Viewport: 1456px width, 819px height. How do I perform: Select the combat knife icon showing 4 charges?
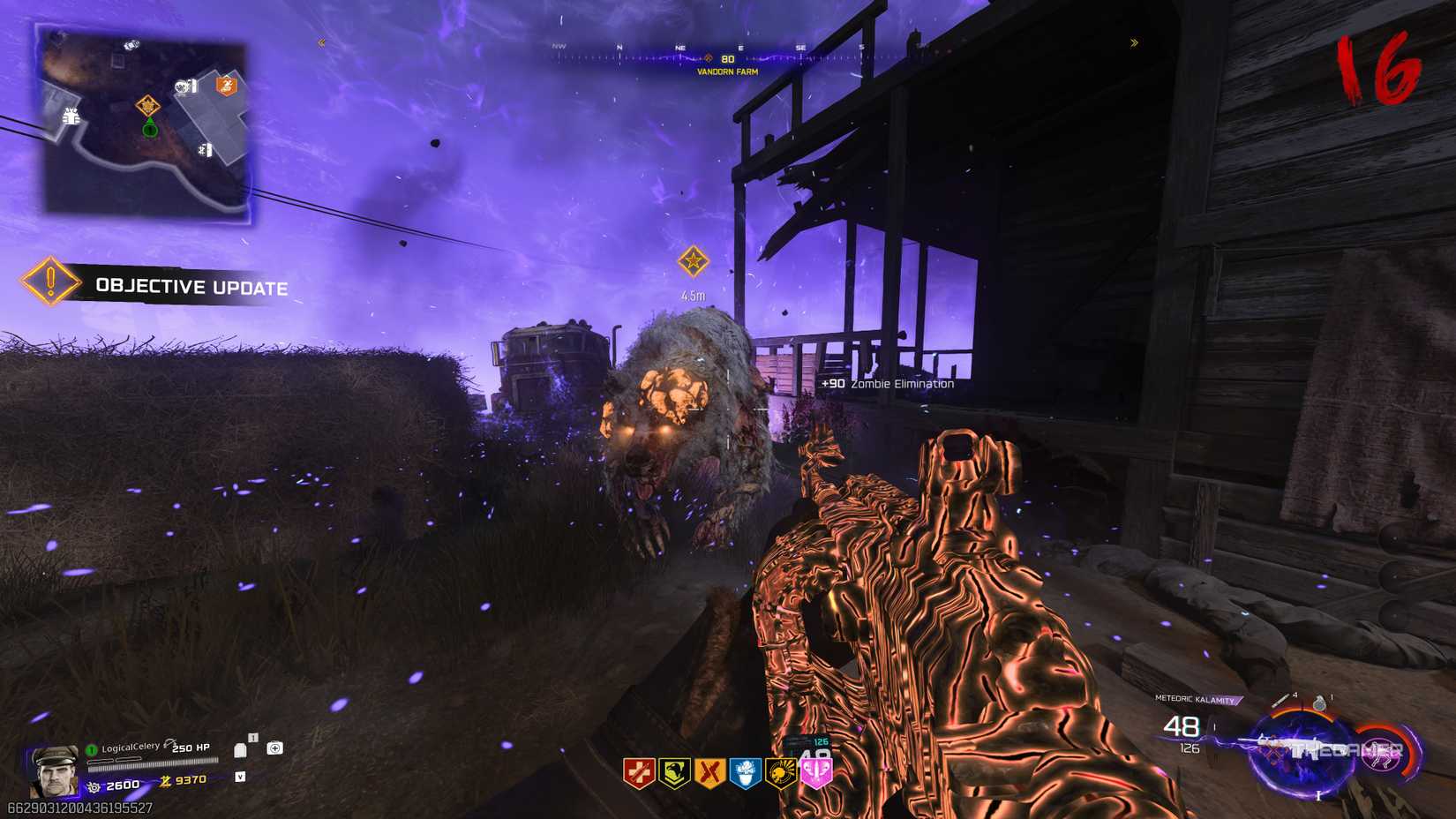tap(1281, 700)
